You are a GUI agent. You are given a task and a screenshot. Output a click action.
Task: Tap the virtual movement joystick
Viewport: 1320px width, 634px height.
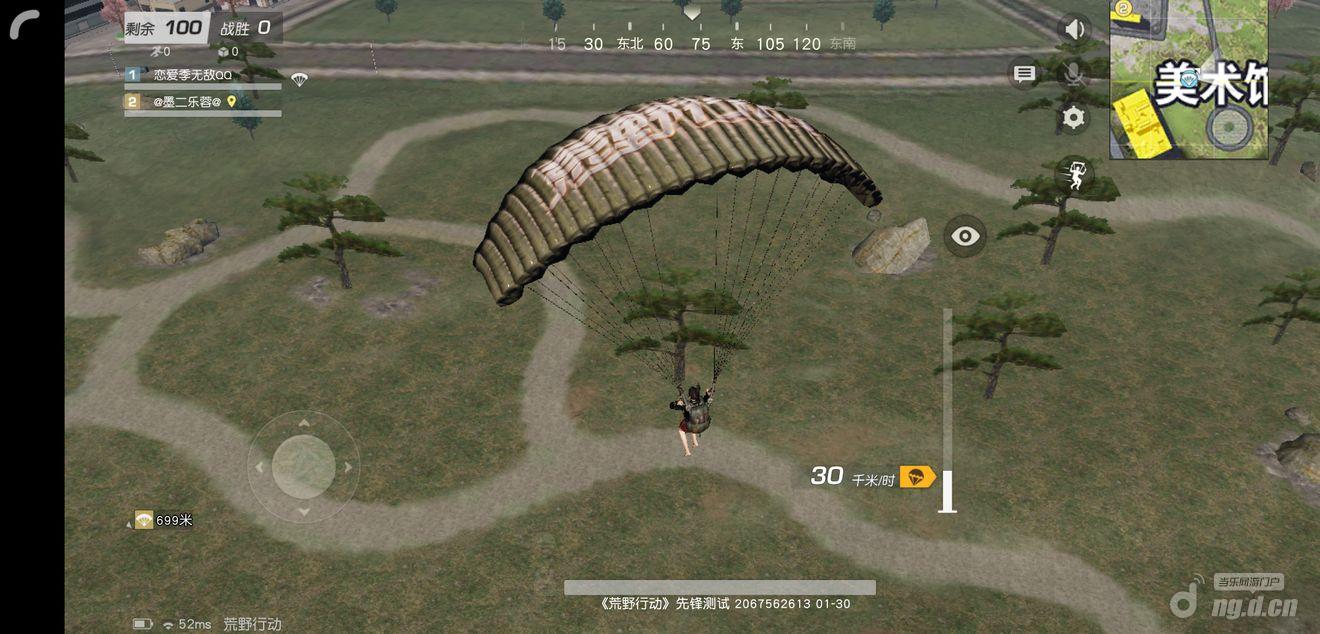(303, 467)
